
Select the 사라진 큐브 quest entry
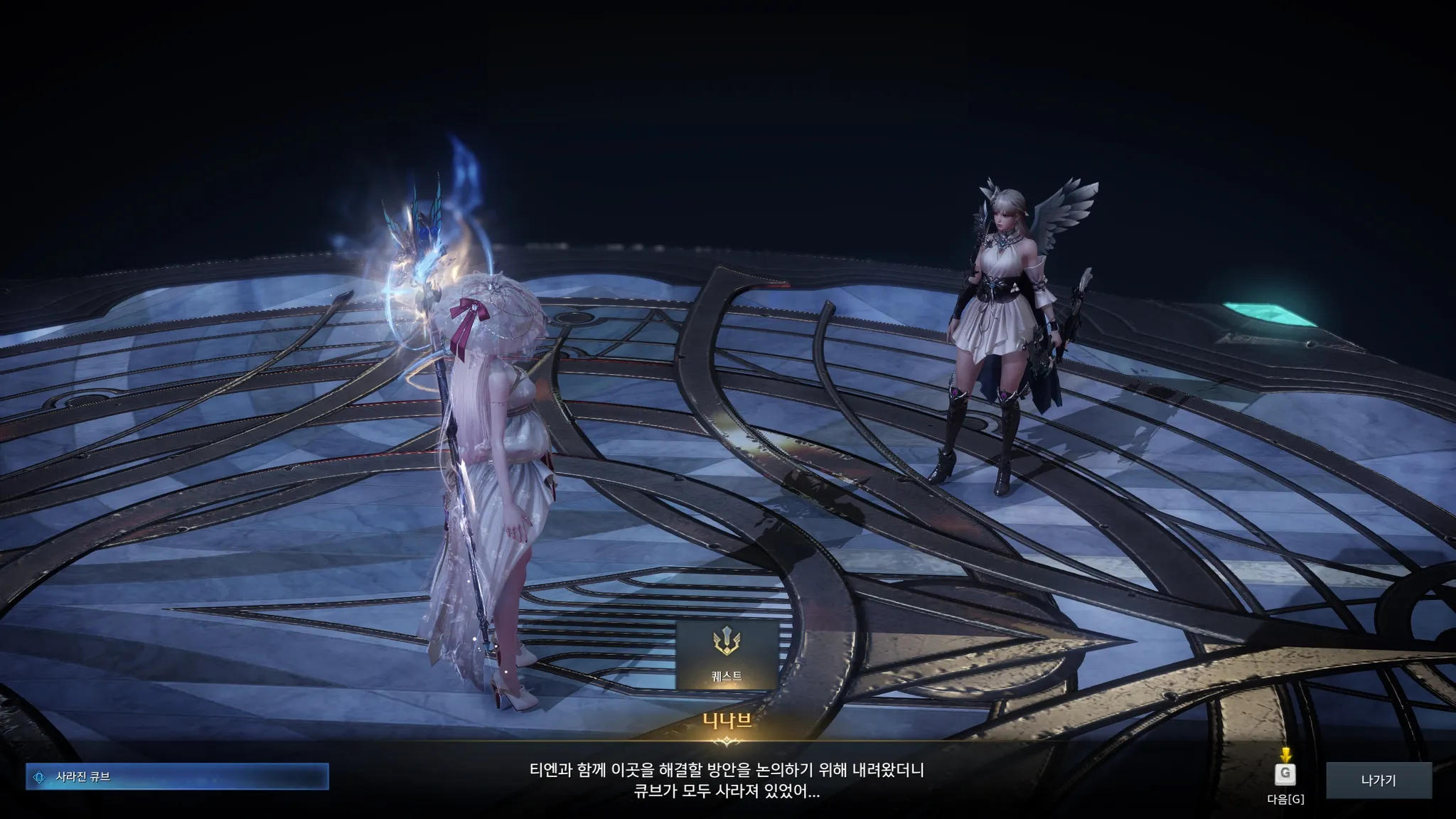click(x=177, y=777)
